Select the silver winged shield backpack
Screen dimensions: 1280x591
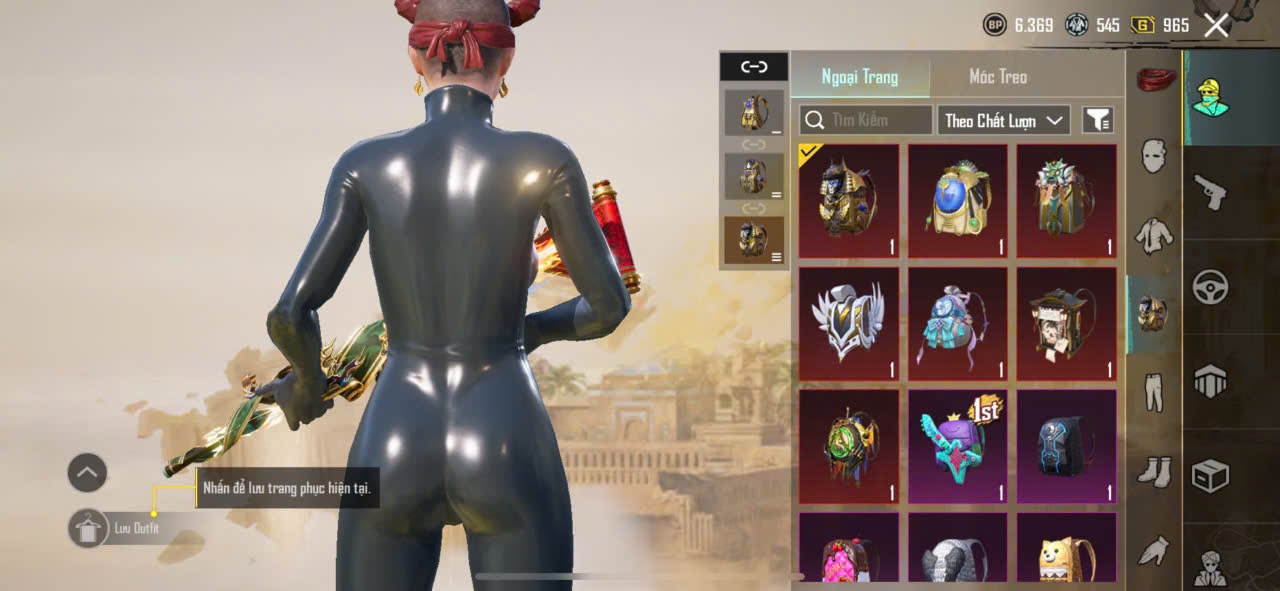pos(848,323)
